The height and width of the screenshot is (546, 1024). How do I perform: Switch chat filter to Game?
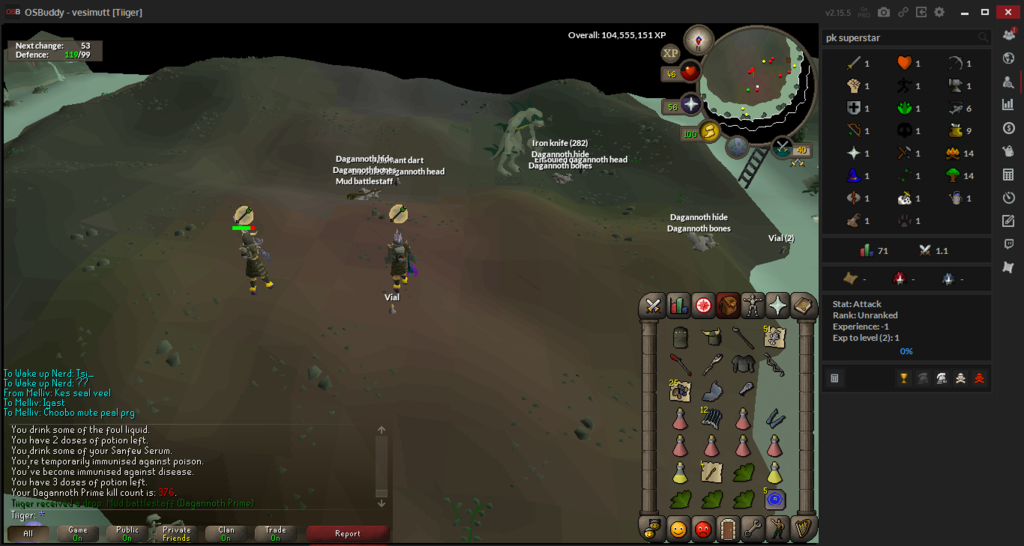pos(78,533)
